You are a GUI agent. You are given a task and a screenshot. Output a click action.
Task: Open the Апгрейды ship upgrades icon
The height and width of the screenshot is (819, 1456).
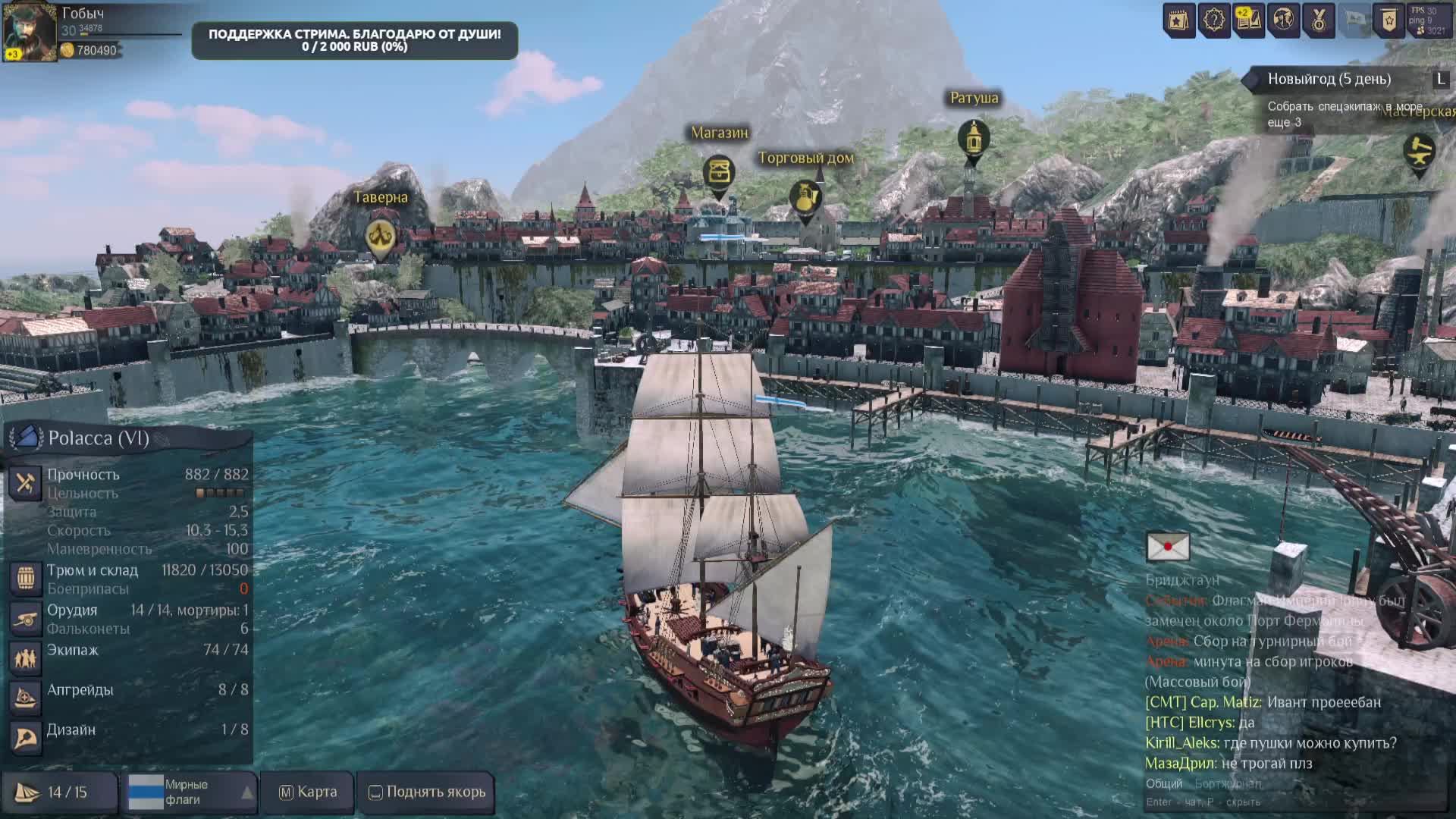coord(25,698)
